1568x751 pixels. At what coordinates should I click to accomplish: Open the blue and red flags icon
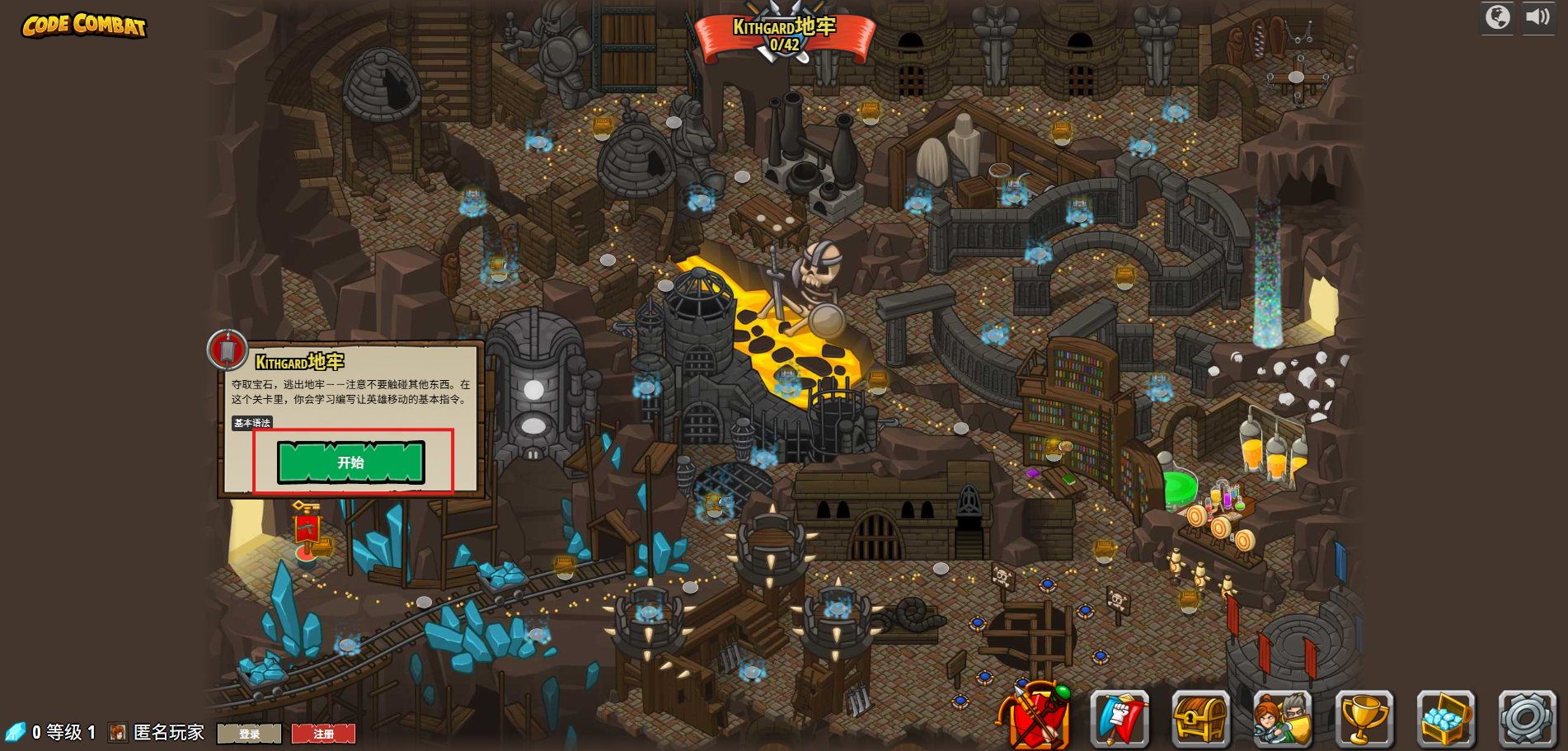tap(1119, 719)
